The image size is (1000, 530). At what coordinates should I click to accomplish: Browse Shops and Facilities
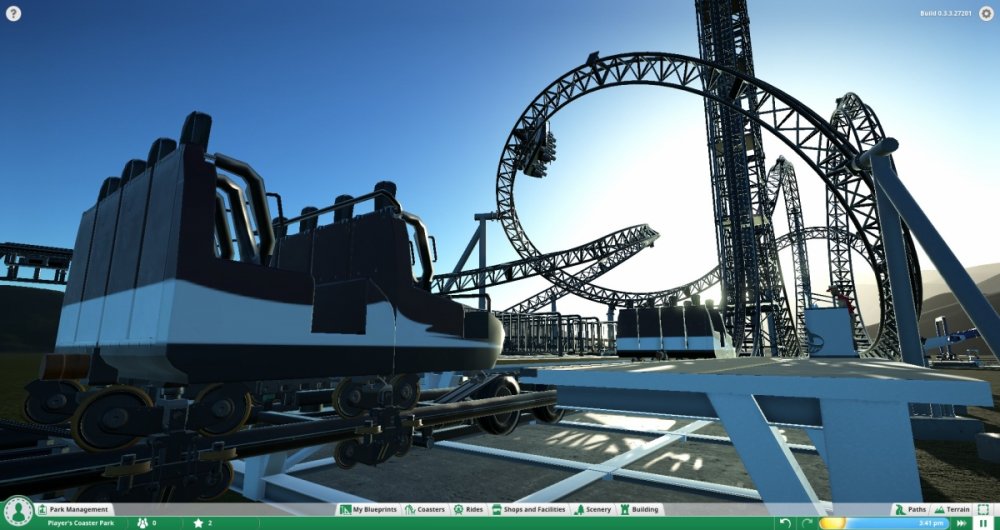(x=529, y=509)
